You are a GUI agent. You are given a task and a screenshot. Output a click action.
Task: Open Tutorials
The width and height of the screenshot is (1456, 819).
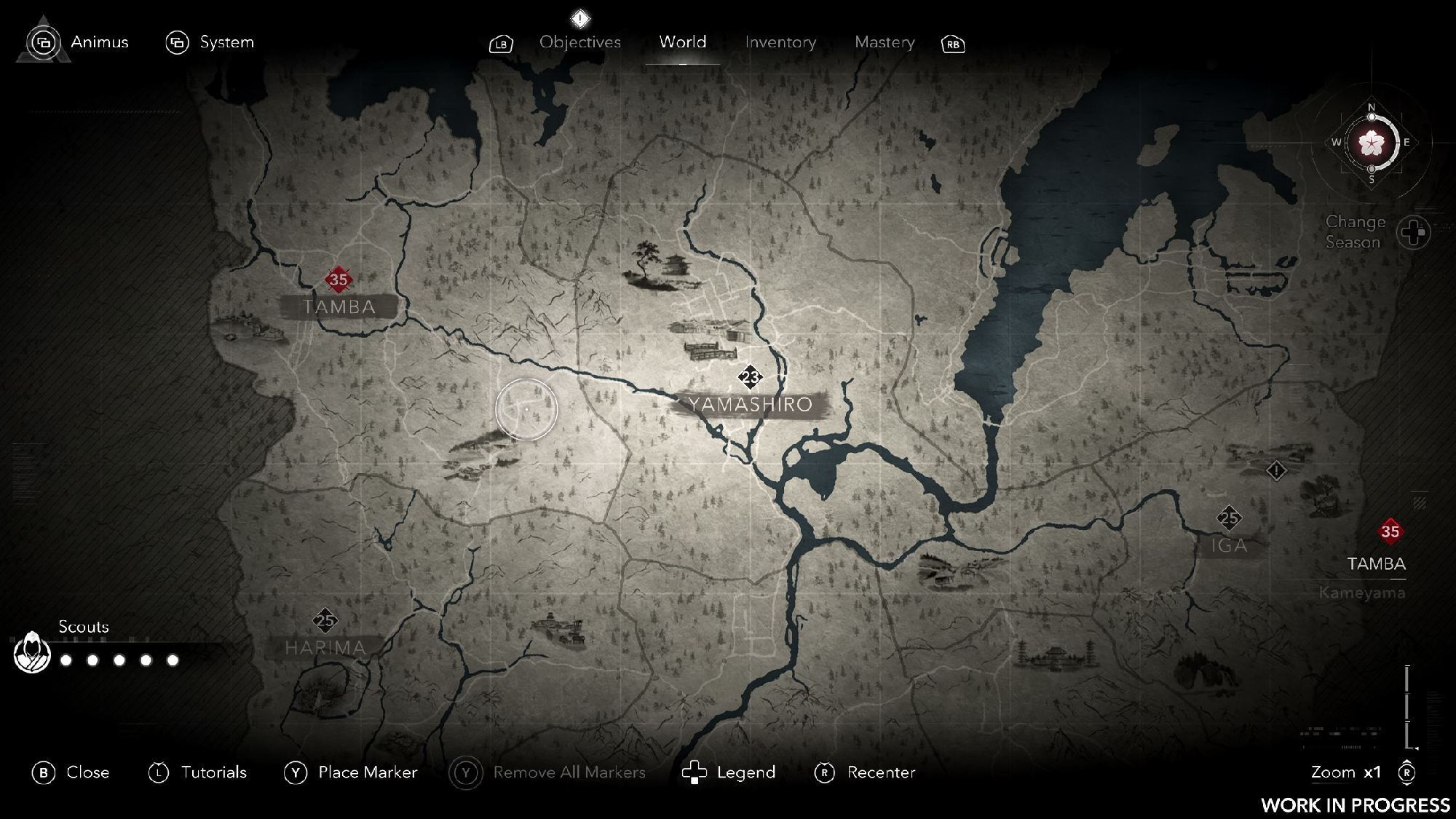click(198, 772)
